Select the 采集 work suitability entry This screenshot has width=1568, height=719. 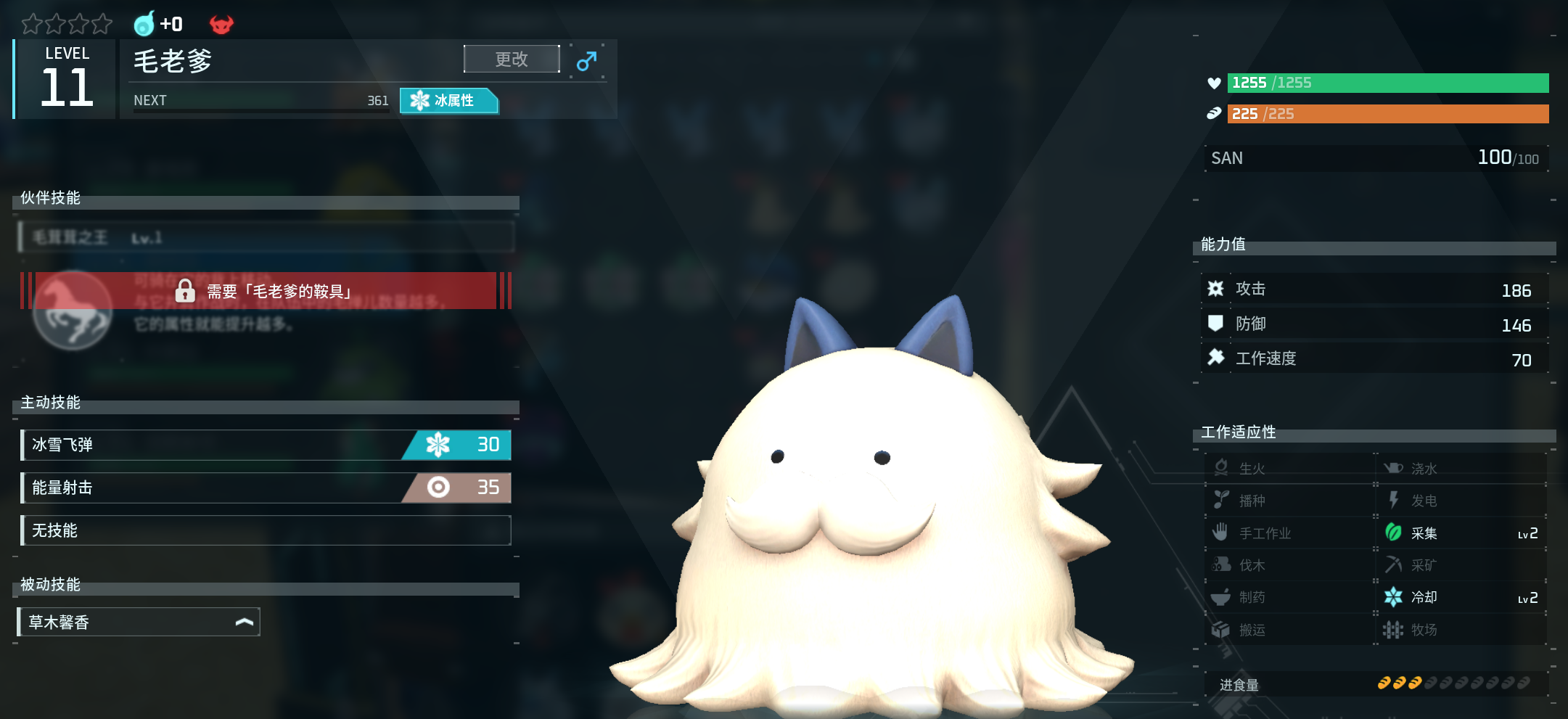click(1460, 533)
